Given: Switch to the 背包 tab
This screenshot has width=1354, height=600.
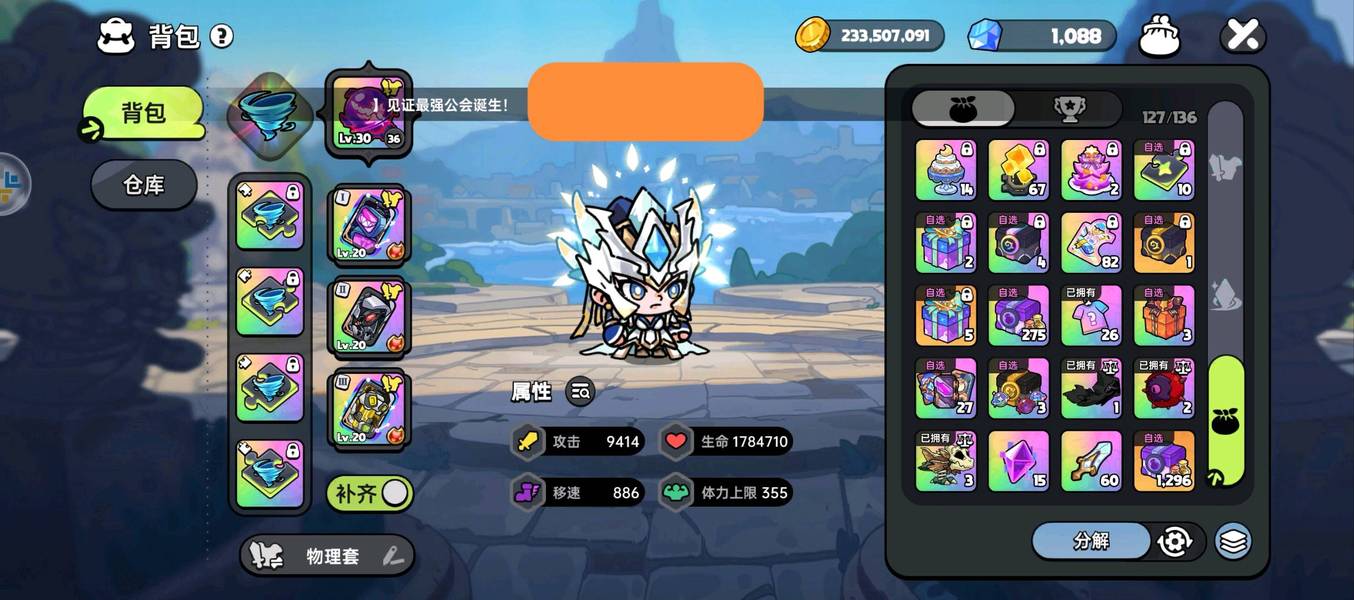Looking at the screenshot, I should tap(144, 113).
